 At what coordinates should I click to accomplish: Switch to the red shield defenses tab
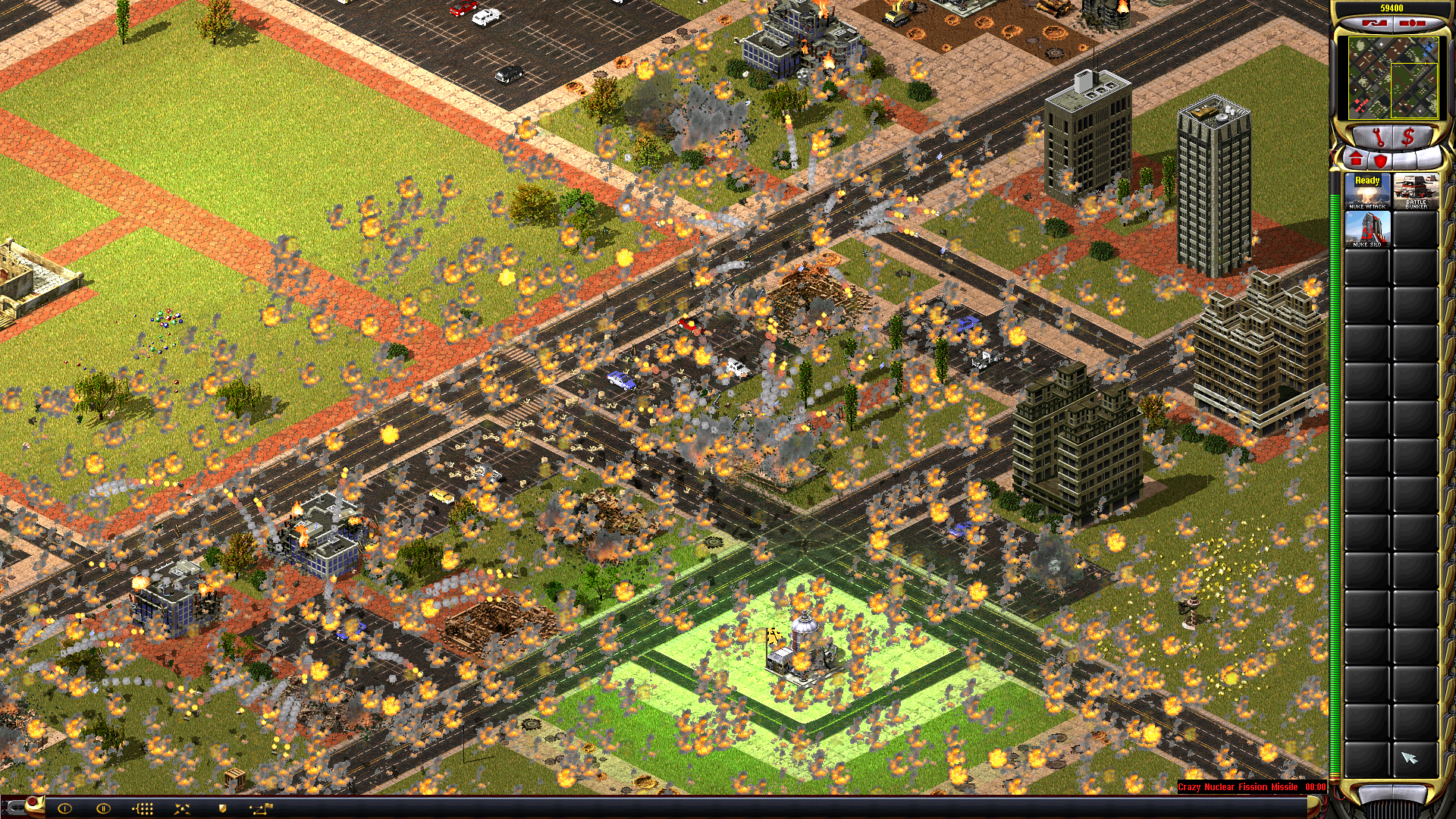(1381, 160)
